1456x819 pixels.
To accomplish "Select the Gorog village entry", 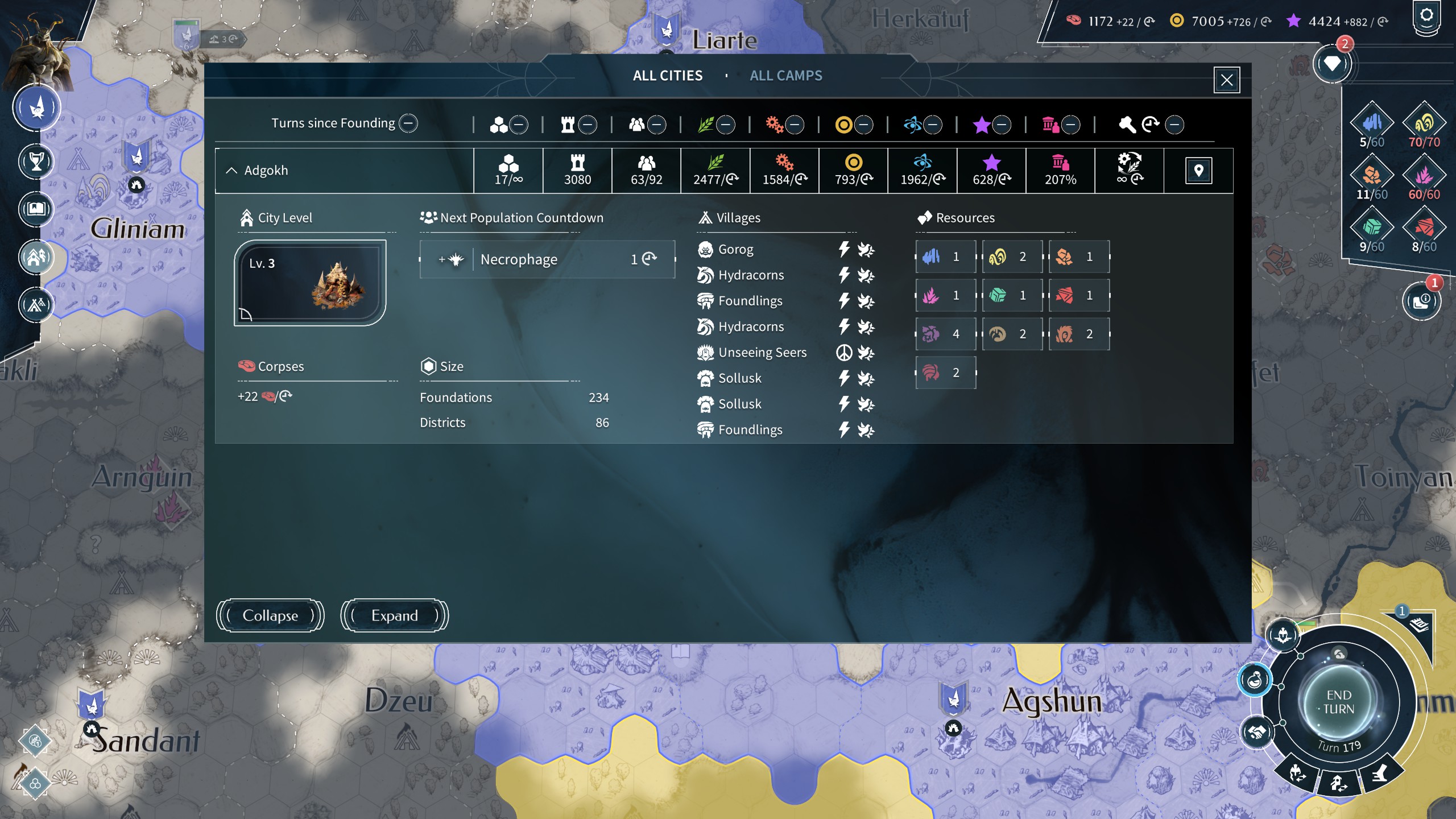I will tap(735, 249).
